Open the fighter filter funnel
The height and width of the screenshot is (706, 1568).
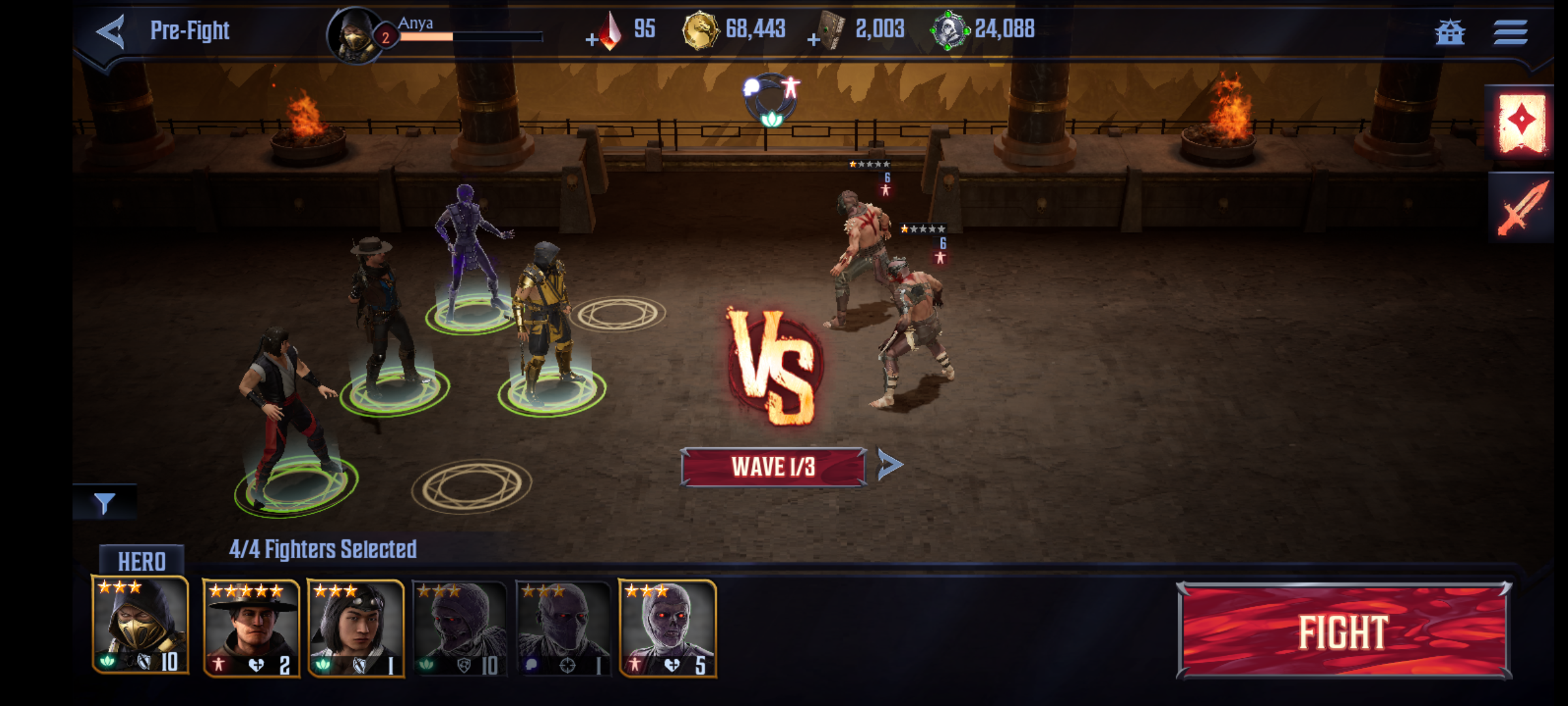pyautogui.click(x=105, y=503)
